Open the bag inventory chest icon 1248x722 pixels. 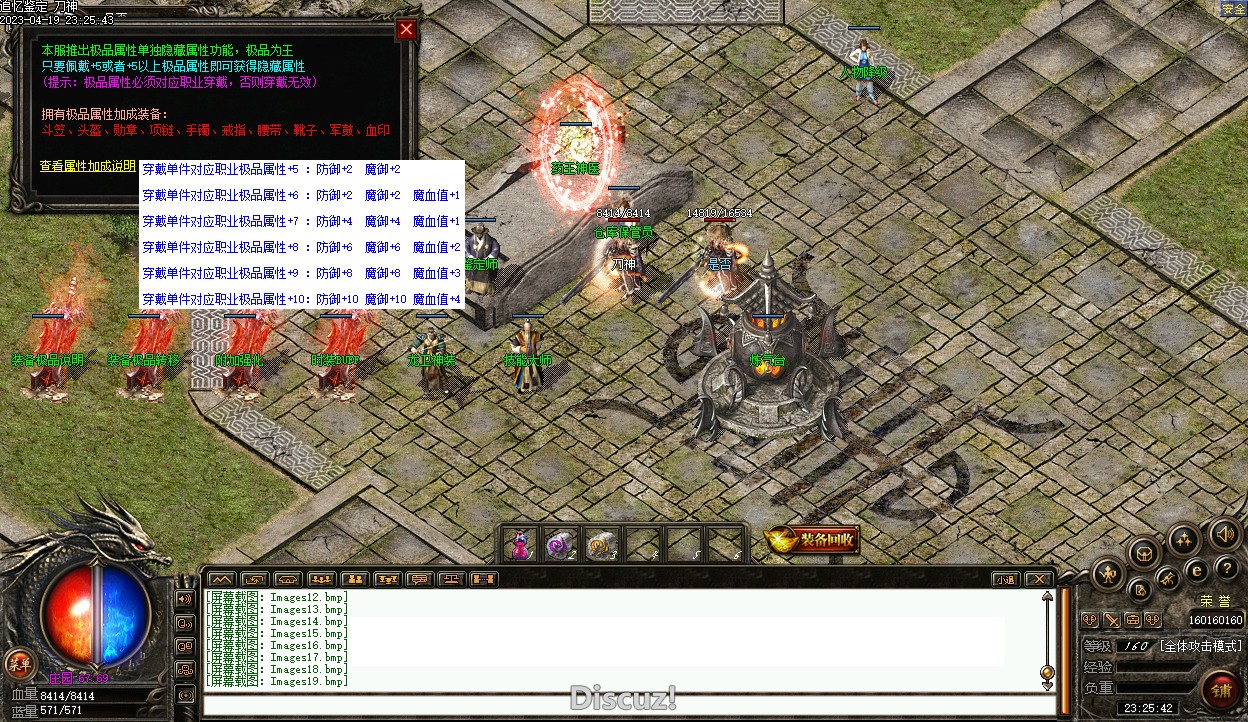(1144, 553)
